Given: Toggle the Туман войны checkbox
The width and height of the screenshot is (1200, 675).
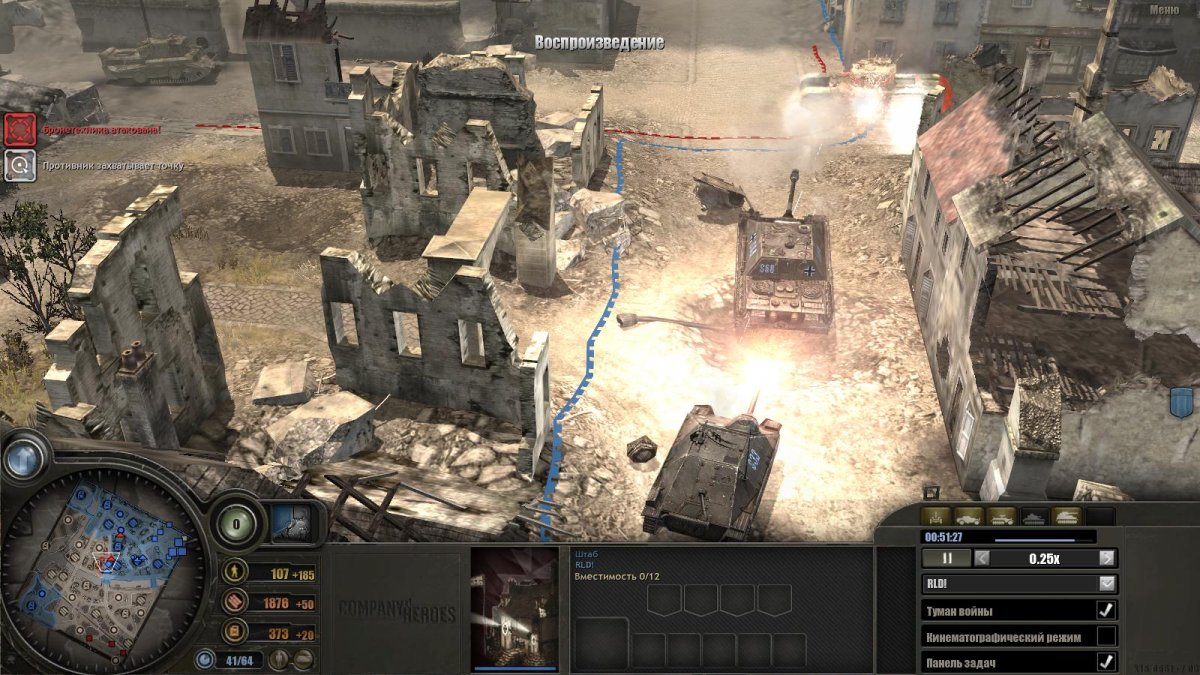Looking at the screenshot, I should (x=1106, y=610).
